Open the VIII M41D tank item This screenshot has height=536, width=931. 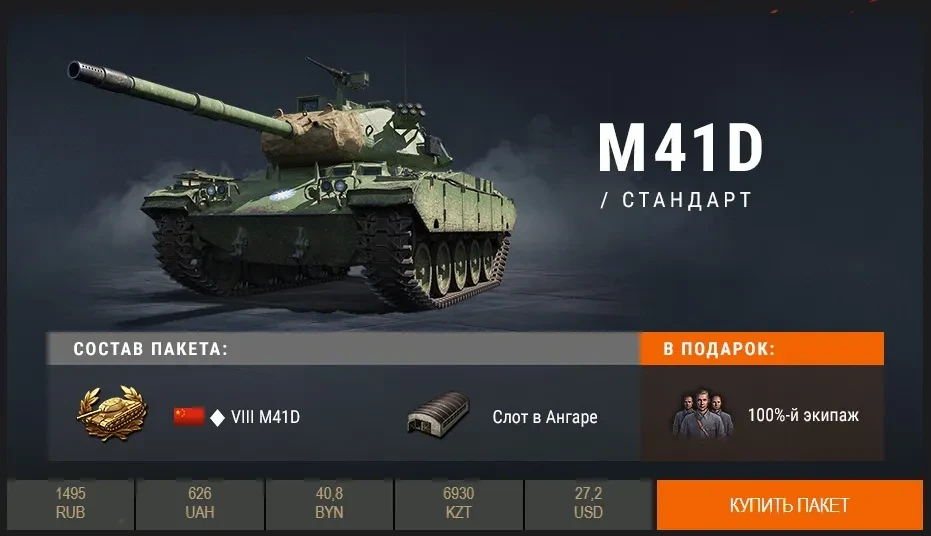pos(264,417)
